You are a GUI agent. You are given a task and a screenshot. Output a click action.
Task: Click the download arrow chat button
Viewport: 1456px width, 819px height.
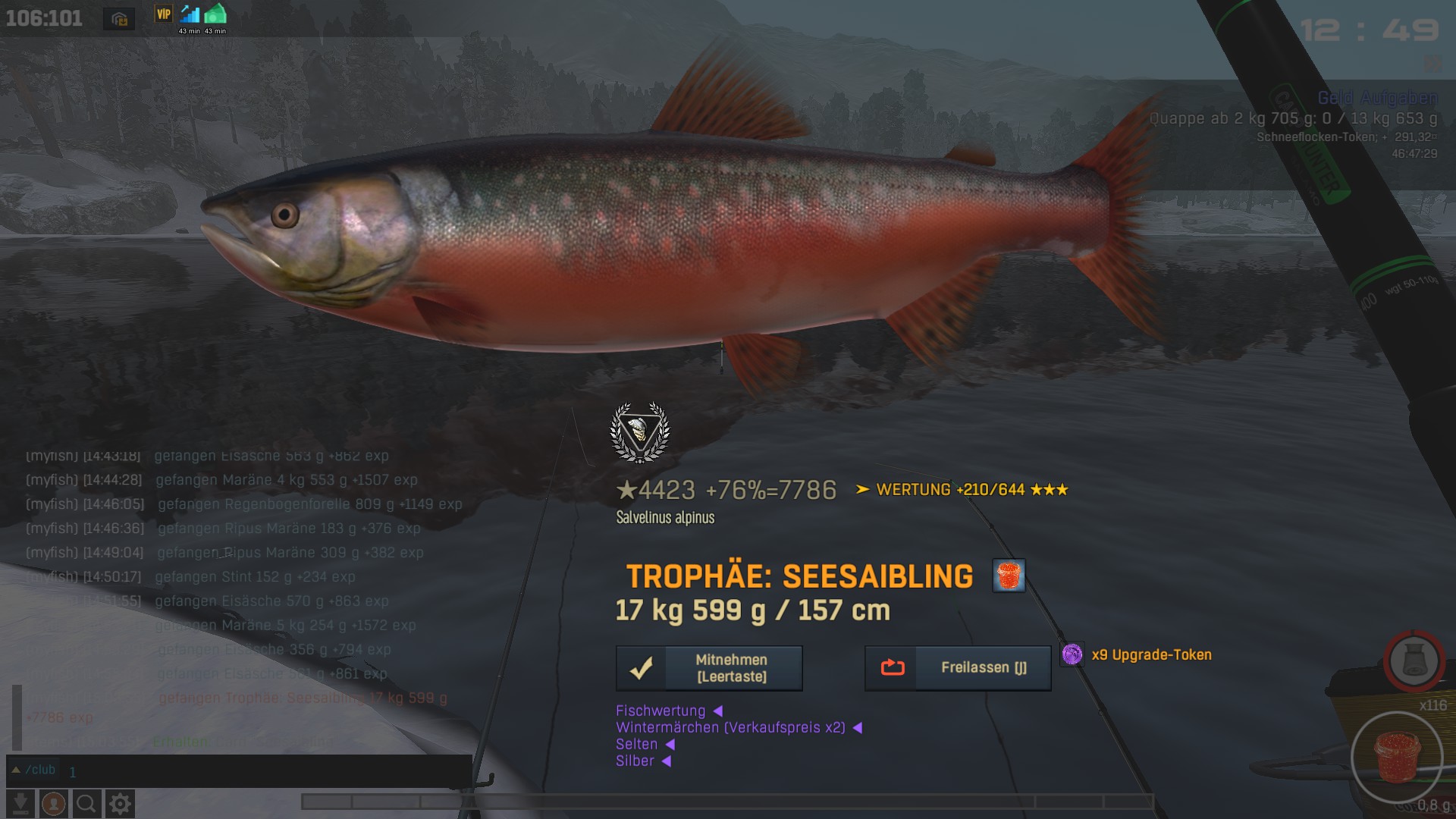tap(21, 803)
